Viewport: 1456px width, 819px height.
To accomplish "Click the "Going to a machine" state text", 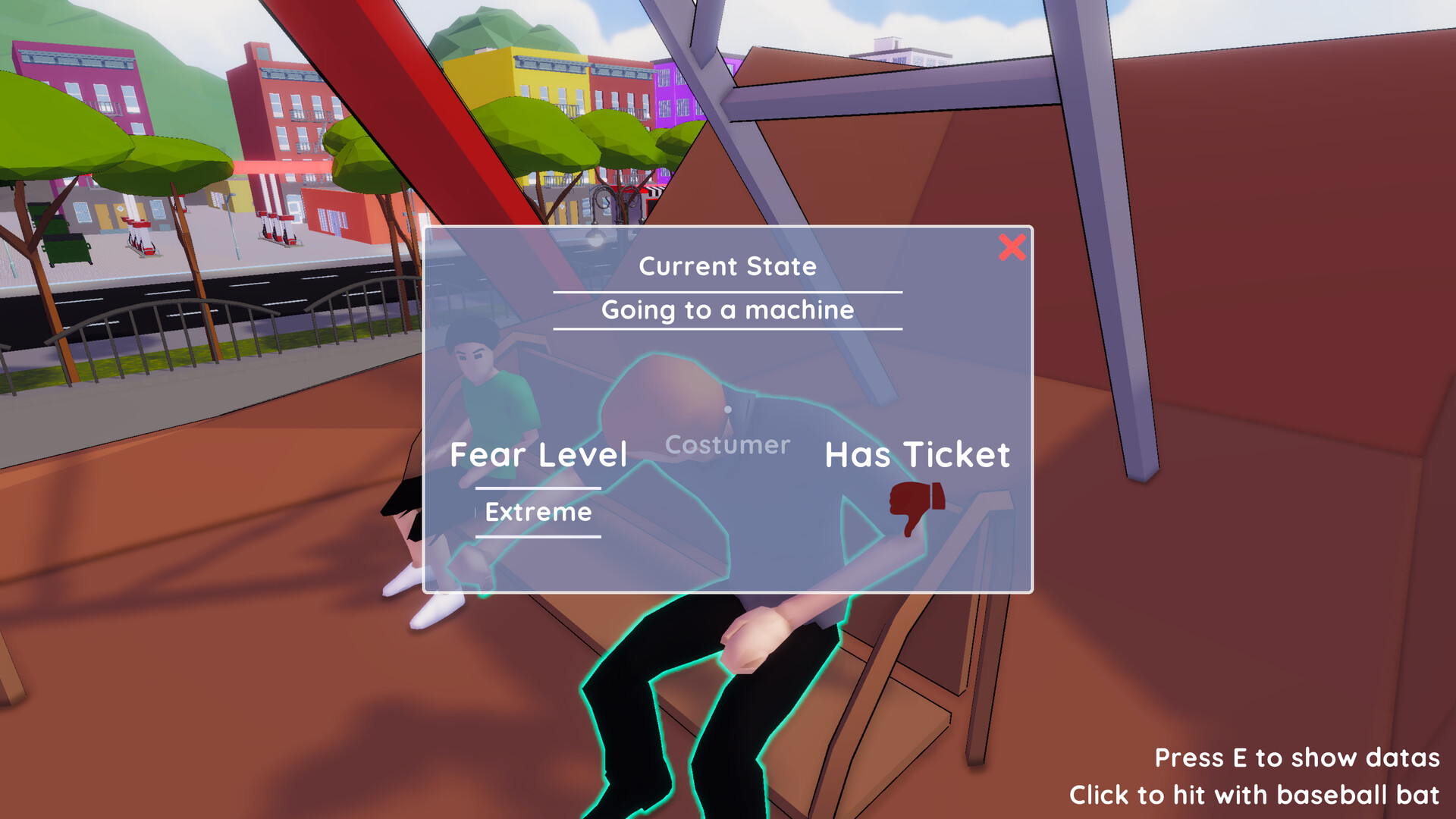I will click(727, 310).
